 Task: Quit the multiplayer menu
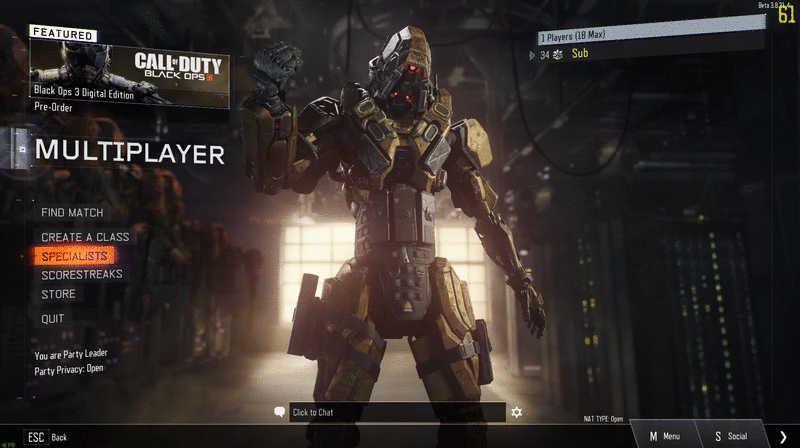tap(53, 319)
